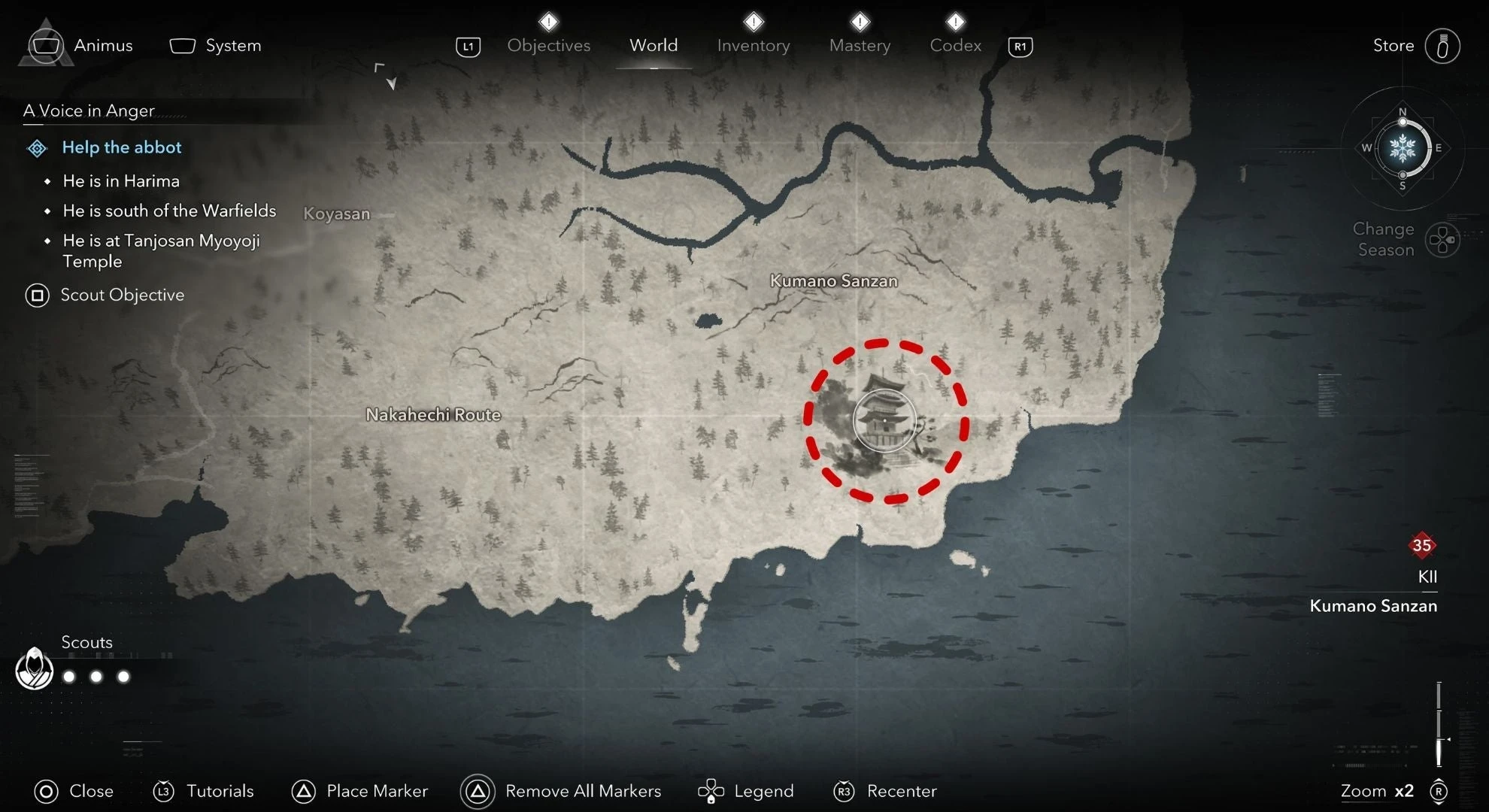This screenshot has width=1489, height=812.
Task: Select the World tab
Action: pos(654,45)
